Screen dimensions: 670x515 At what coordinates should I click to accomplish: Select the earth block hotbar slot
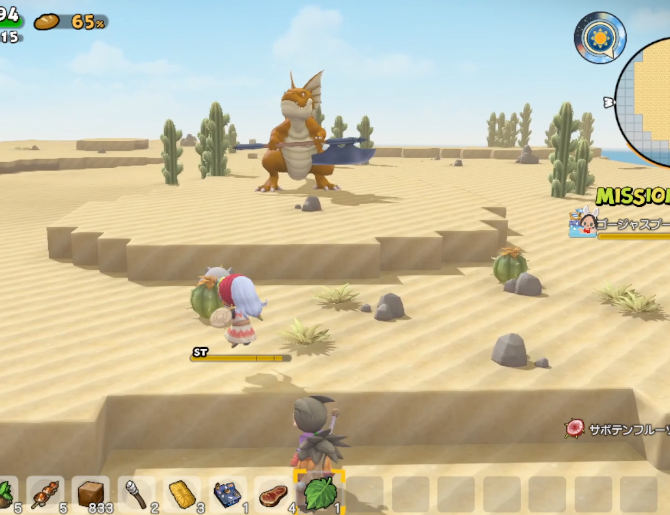click(92, 493)
